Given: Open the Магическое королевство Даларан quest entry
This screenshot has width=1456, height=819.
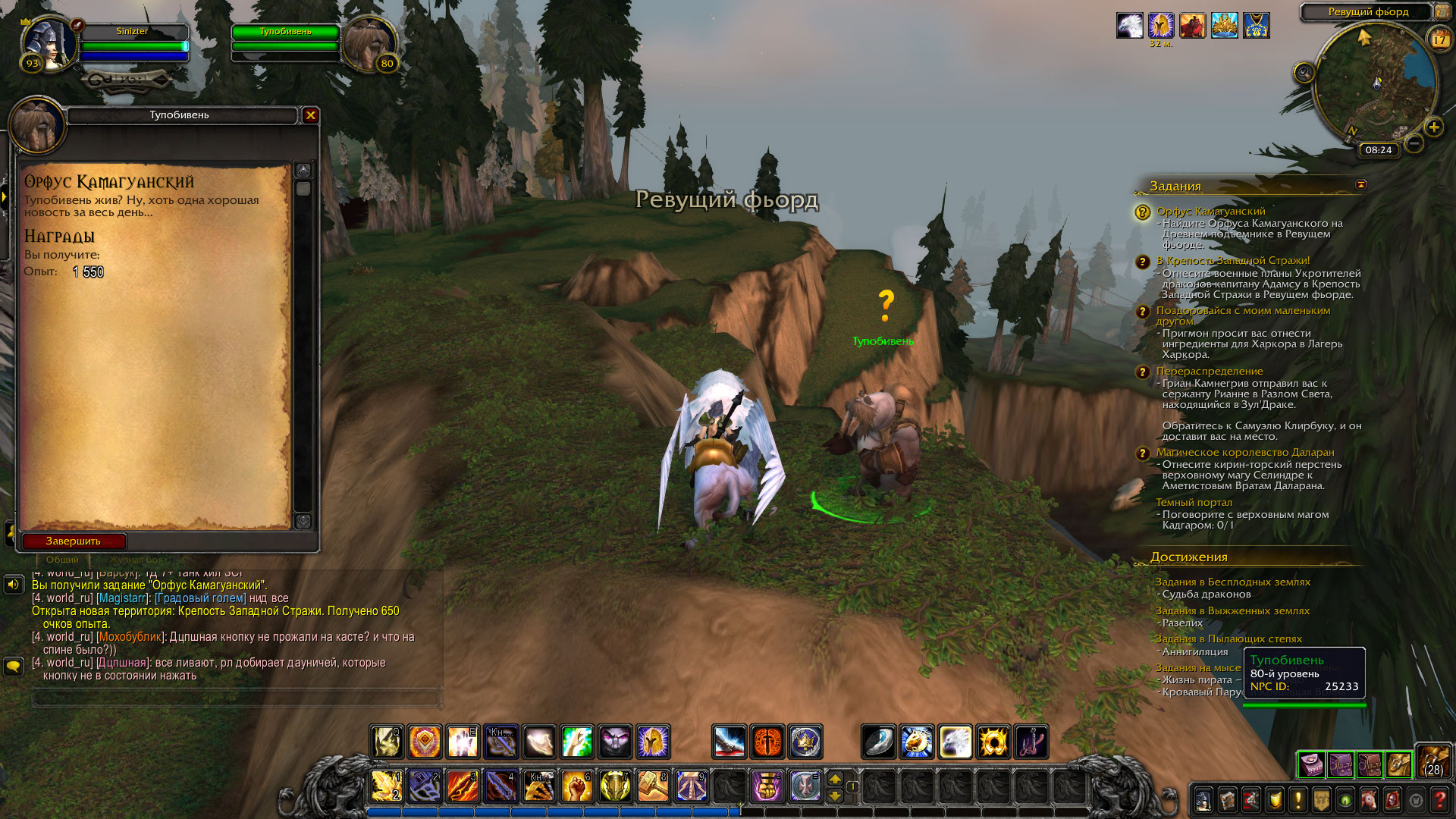Looking at the screenshot, I should [x=1244, y=453].
